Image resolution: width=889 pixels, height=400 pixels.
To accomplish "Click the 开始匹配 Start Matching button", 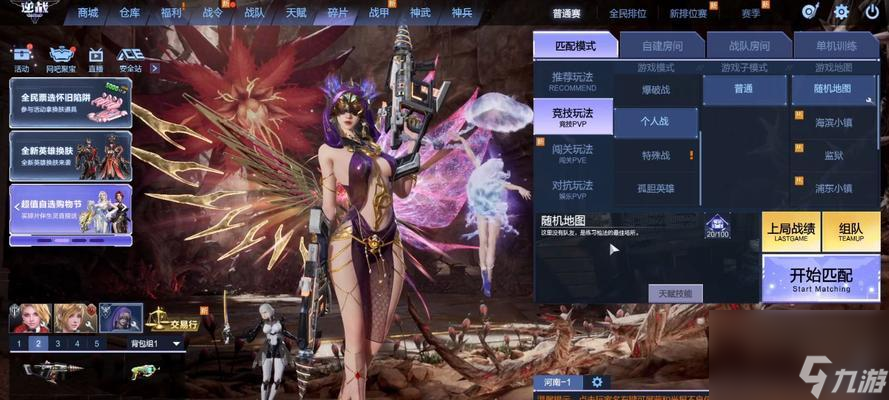I will (821, 278).
